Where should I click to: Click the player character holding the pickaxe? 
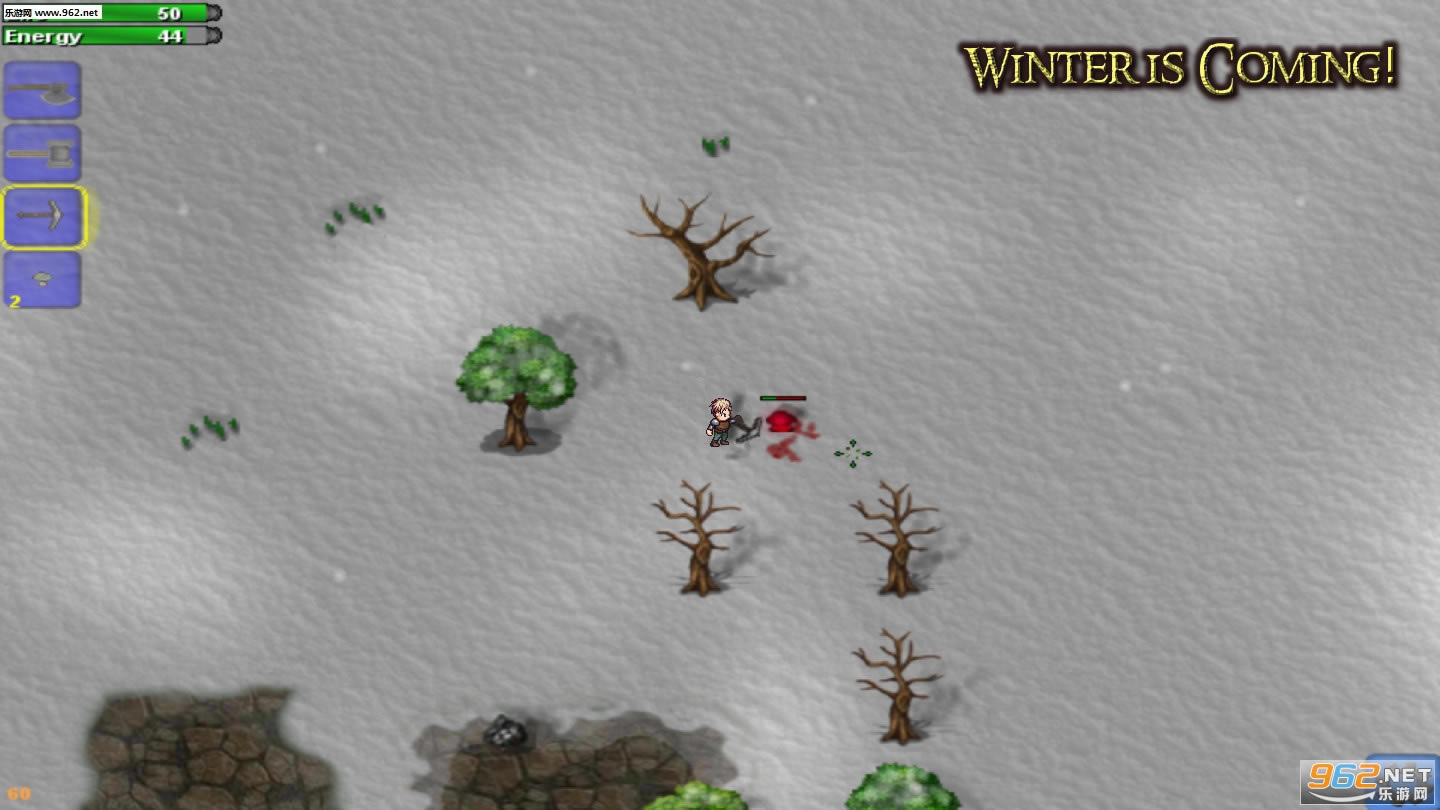718,420
